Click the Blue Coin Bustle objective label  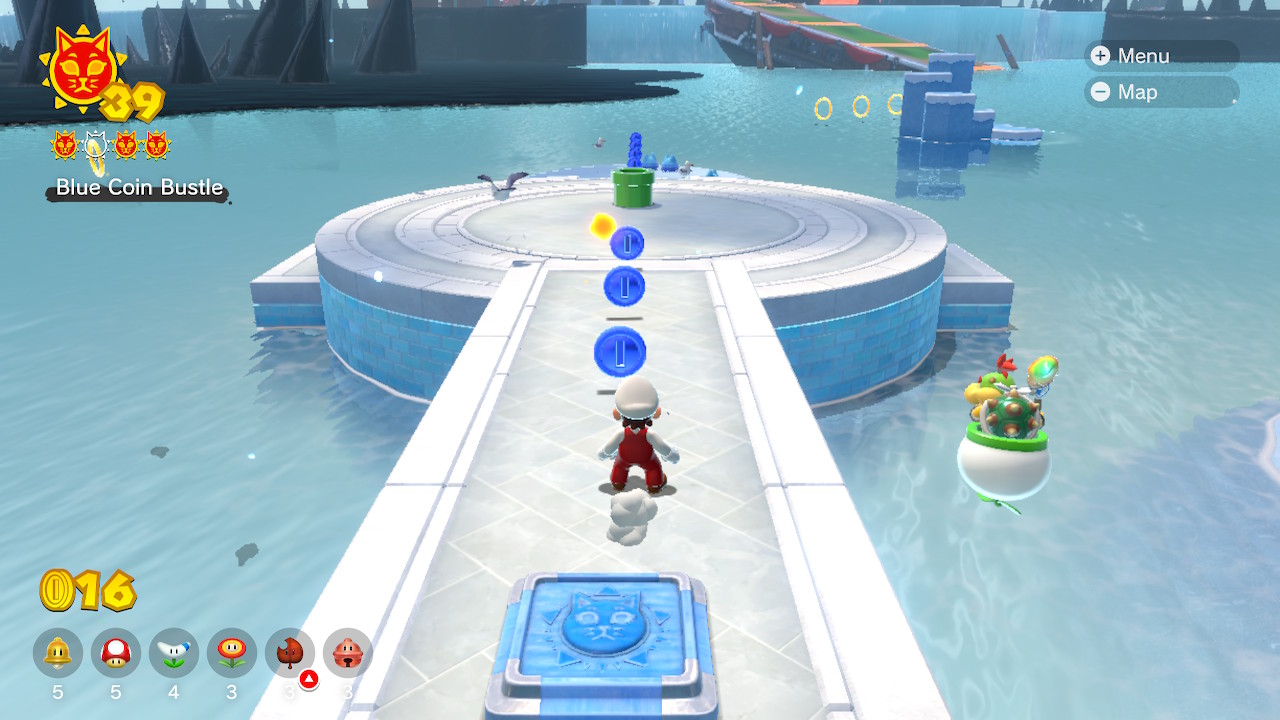139,188
